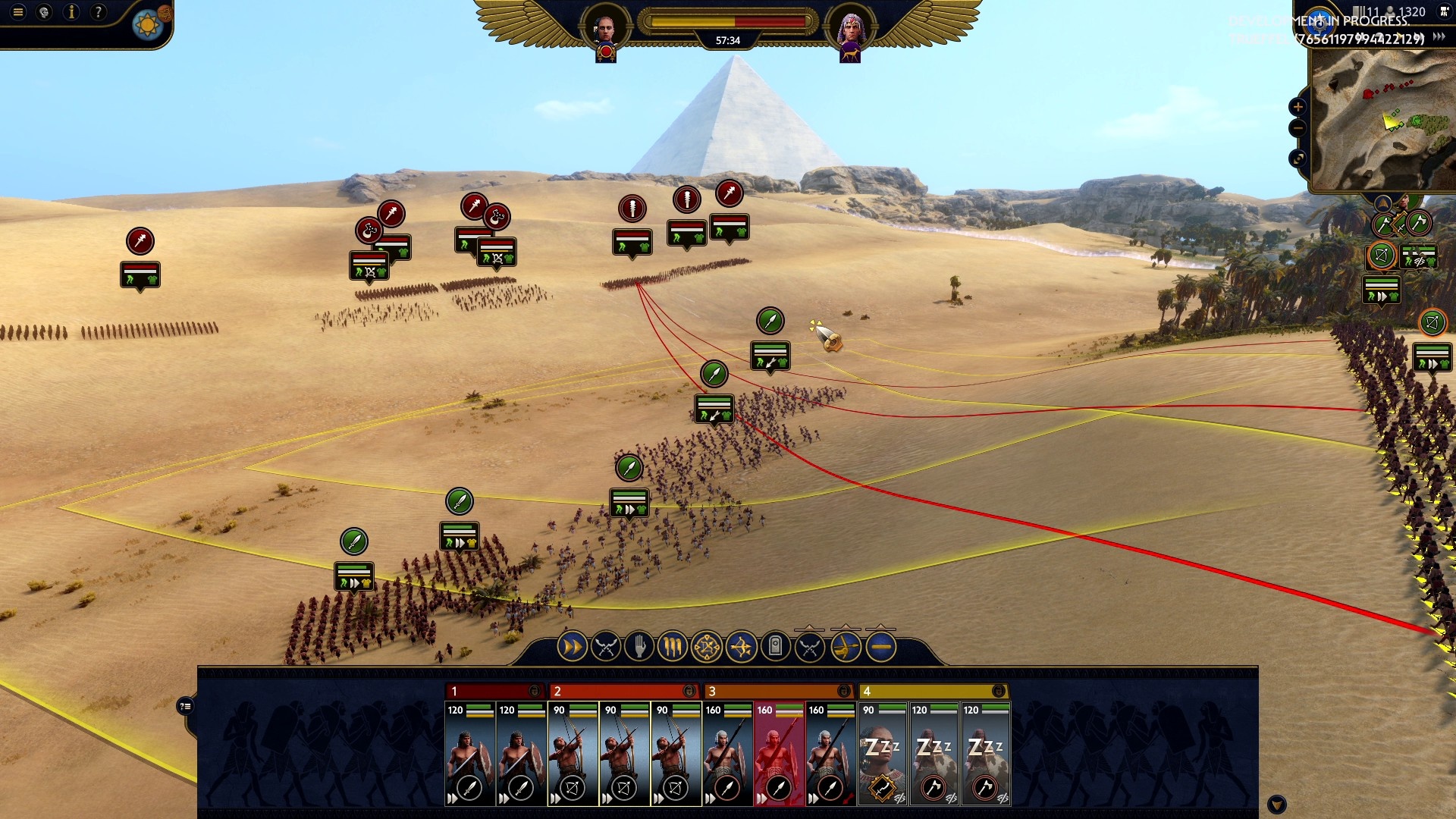Click the tombstone-shaped command button
This screenshot has height=819, width=1456.
(775, 647)
